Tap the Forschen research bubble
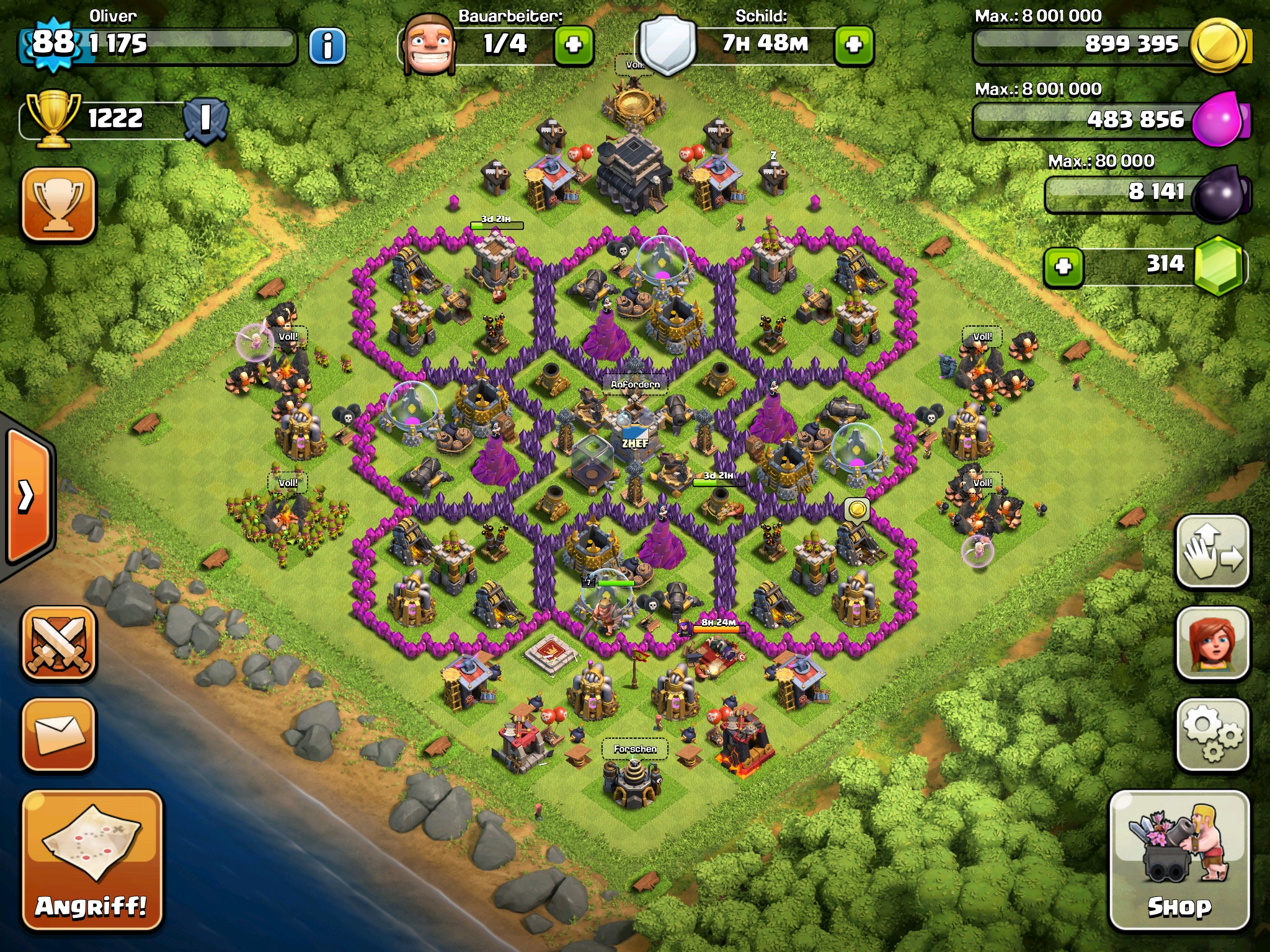The image size is (1270, 952). 635,749
